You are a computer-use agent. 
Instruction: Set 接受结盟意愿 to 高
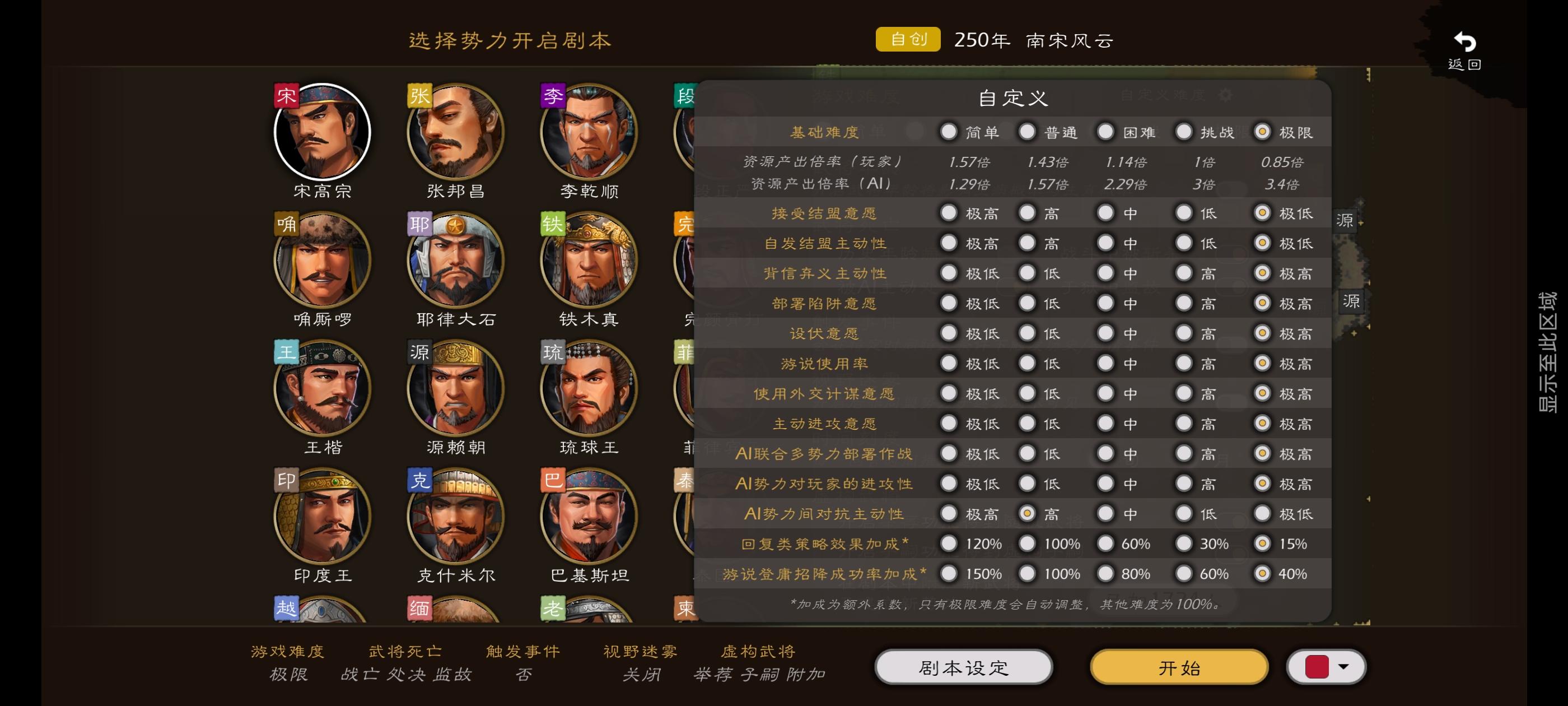tap(1028, 212)
